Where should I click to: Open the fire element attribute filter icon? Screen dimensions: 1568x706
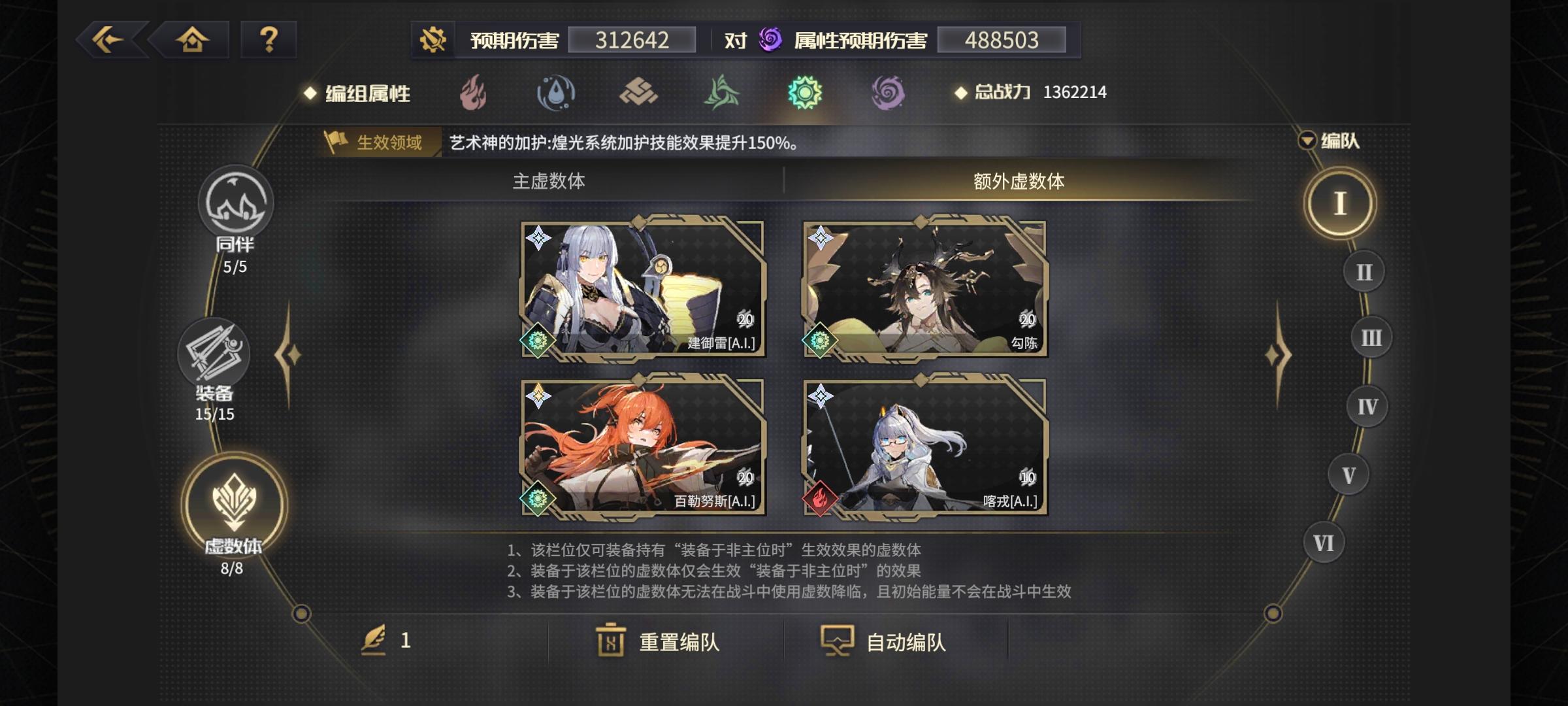(472, 93)
